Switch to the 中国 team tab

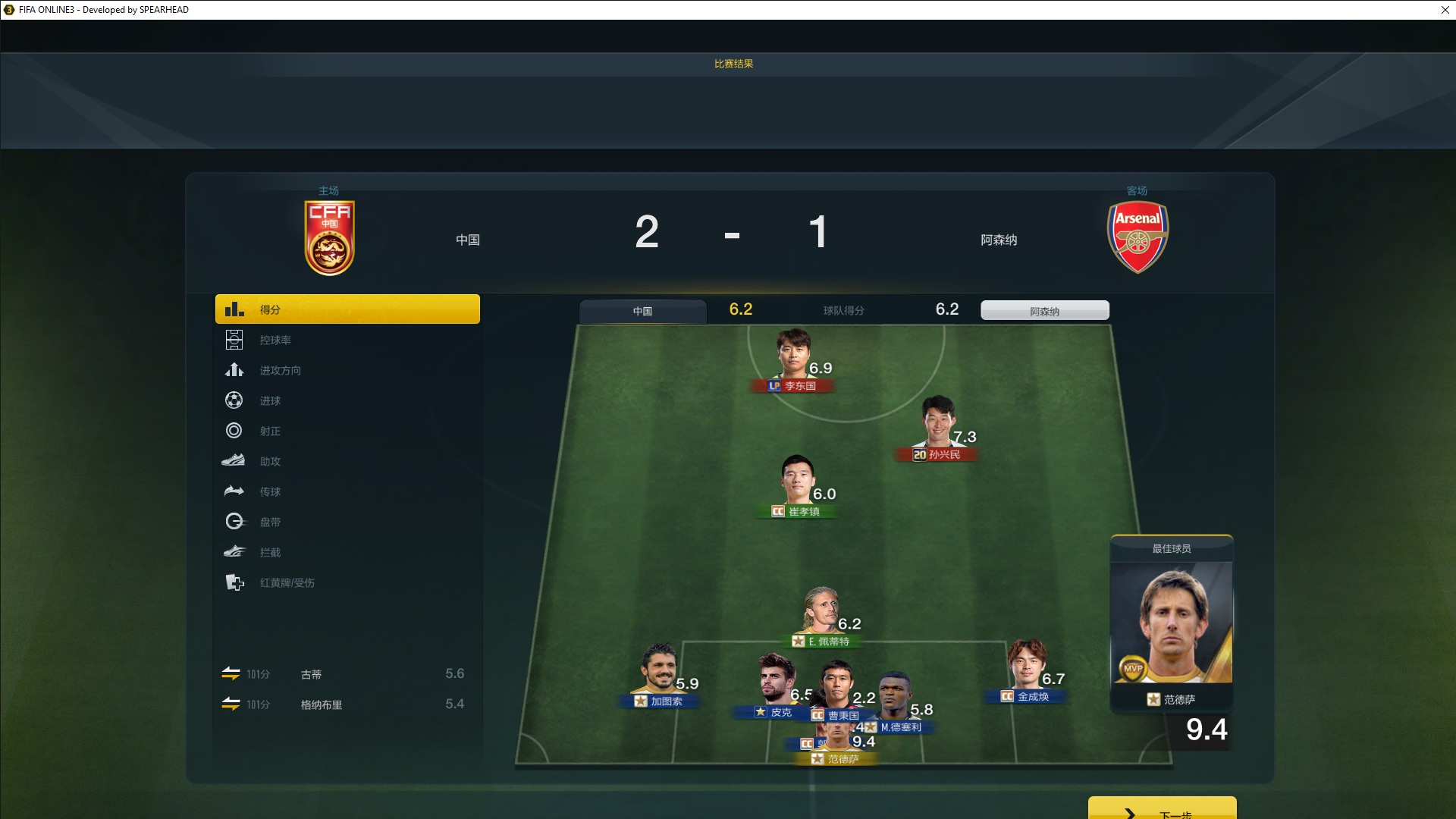tap(642, 312)
